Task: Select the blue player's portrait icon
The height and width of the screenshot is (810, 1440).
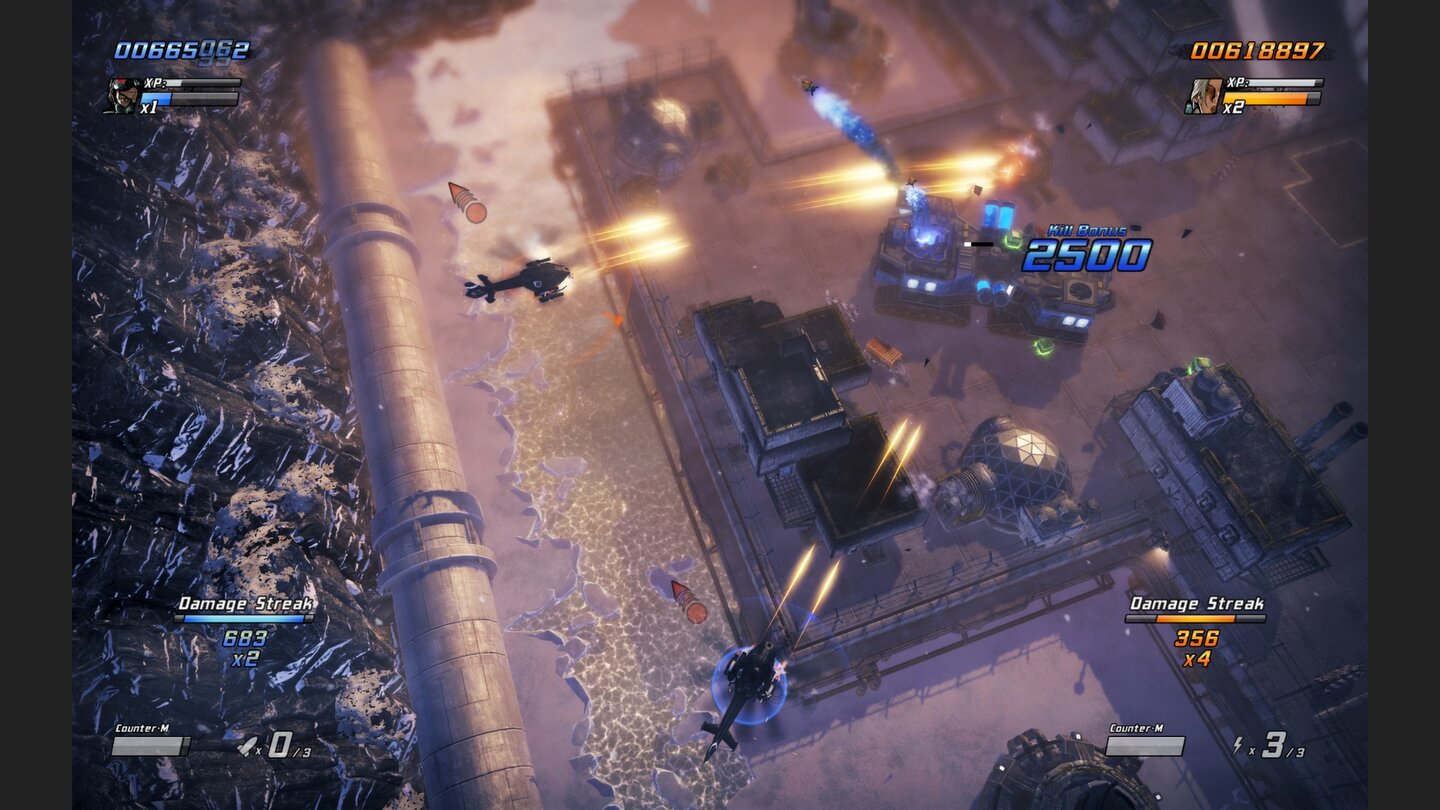Action: click(122, 93)
